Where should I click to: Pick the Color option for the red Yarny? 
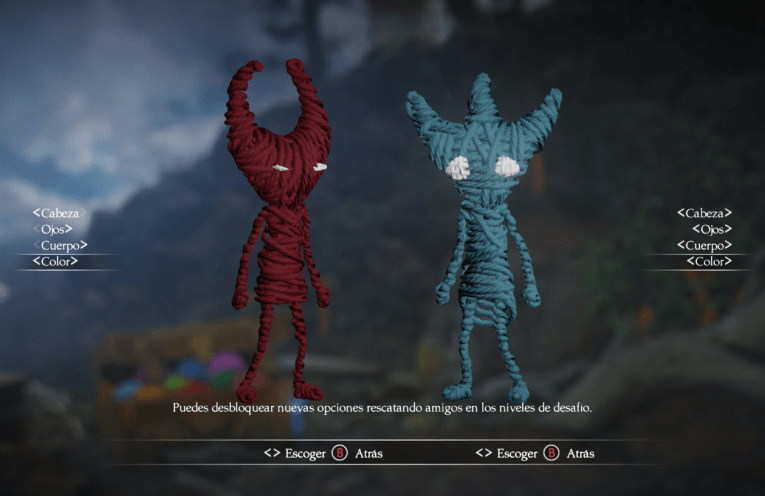pyautogui.click(x=56, y=261)
